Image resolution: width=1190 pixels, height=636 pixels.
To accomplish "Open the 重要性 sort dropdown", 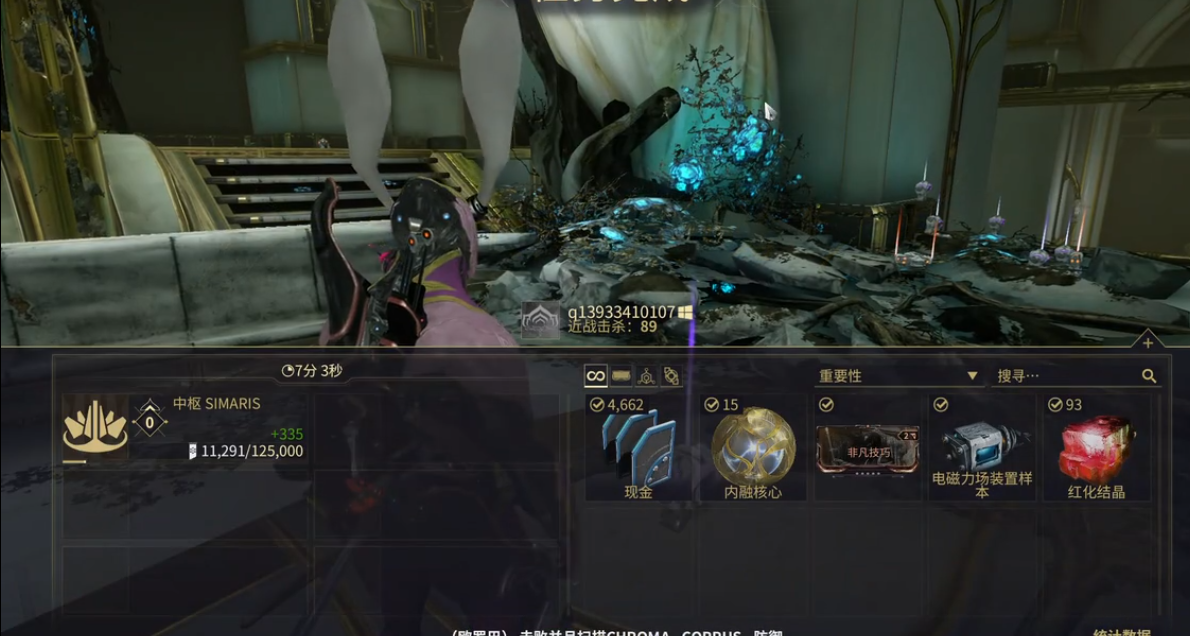I will [x=897, y=376].
